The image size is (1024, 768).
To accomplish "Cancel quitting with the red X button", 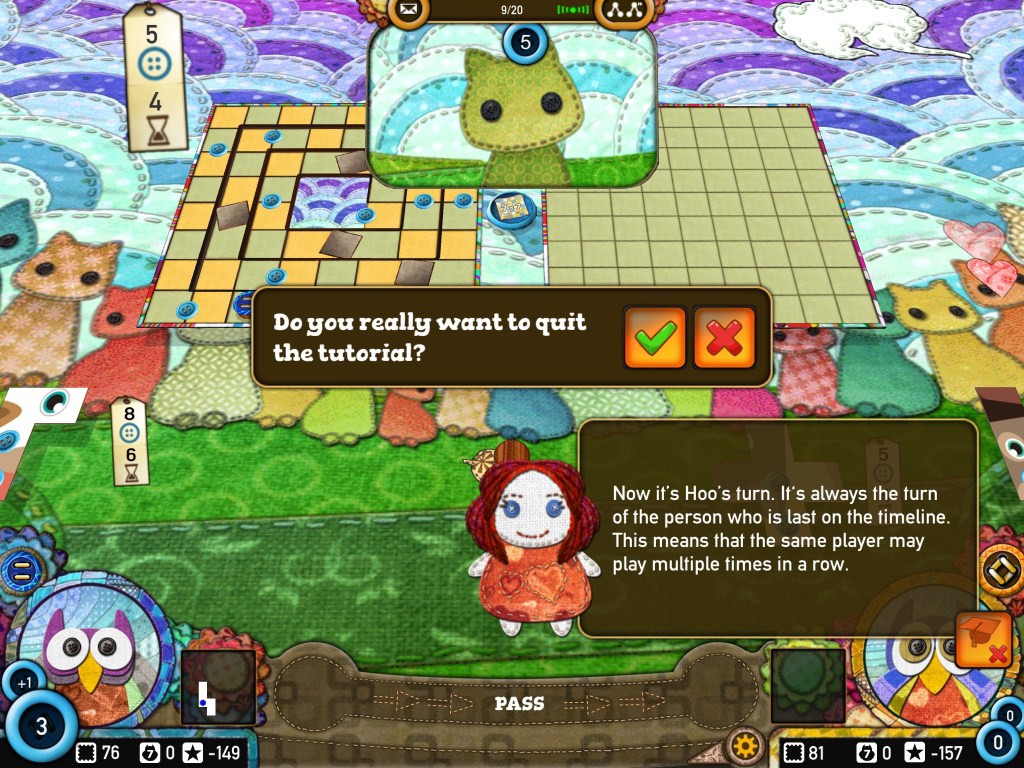I will [x=724, y=337].
